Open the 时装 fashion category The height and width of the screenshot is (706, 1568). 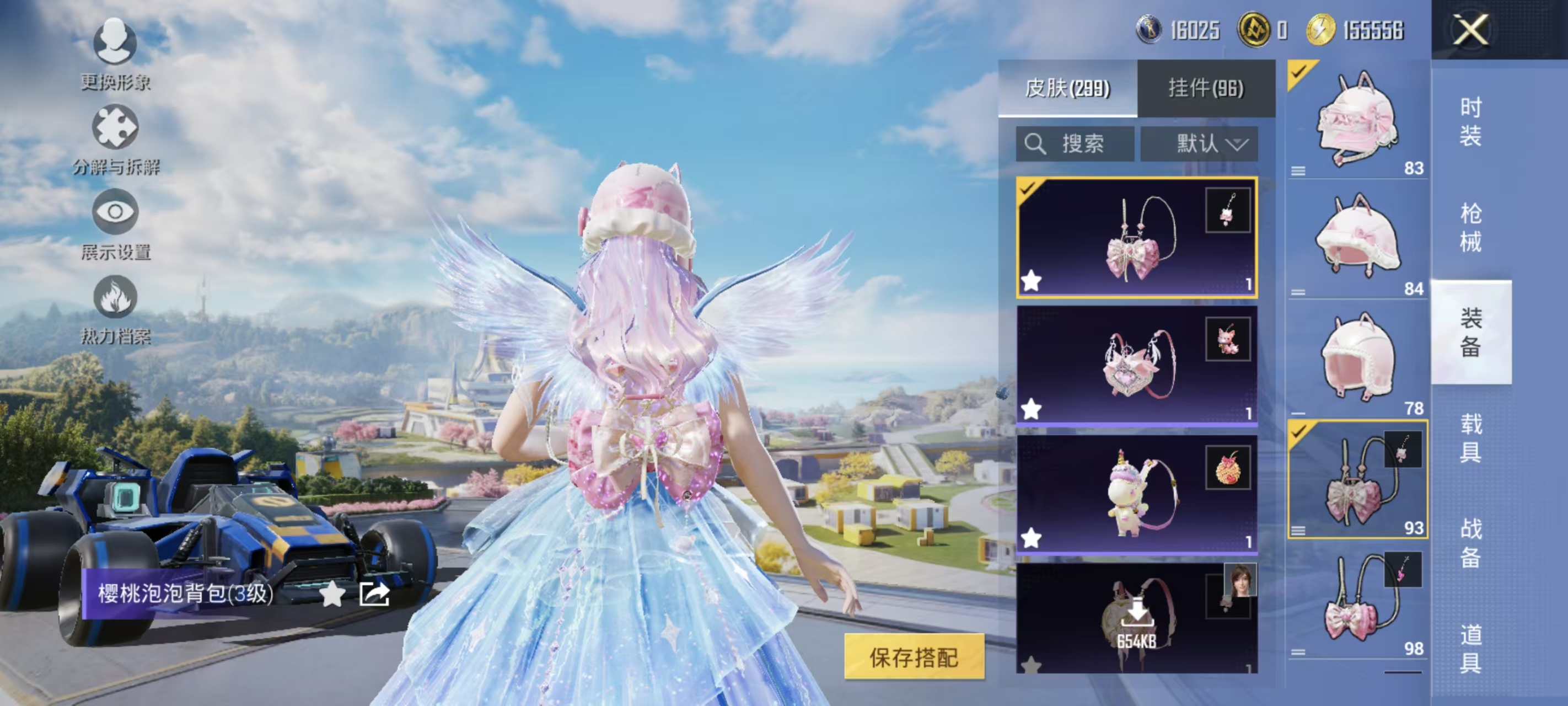[x=1470, y=122]
